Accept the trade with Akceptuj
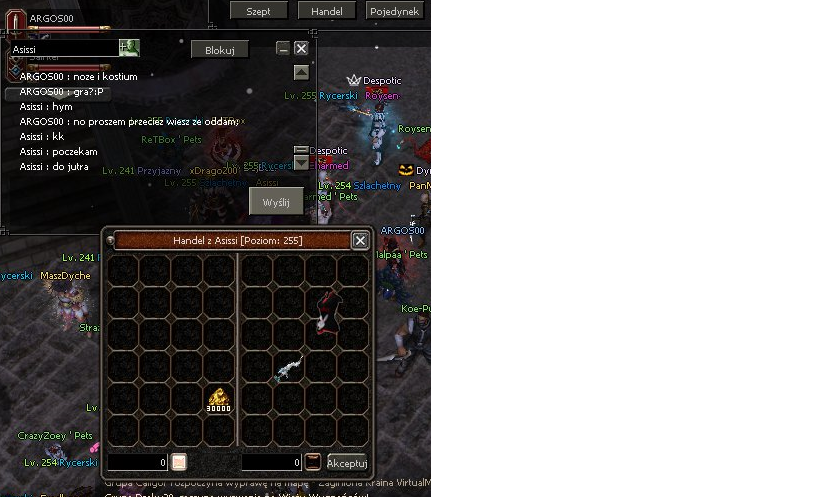The height and width of the screenshot is (497, 819). click(347, 463)
